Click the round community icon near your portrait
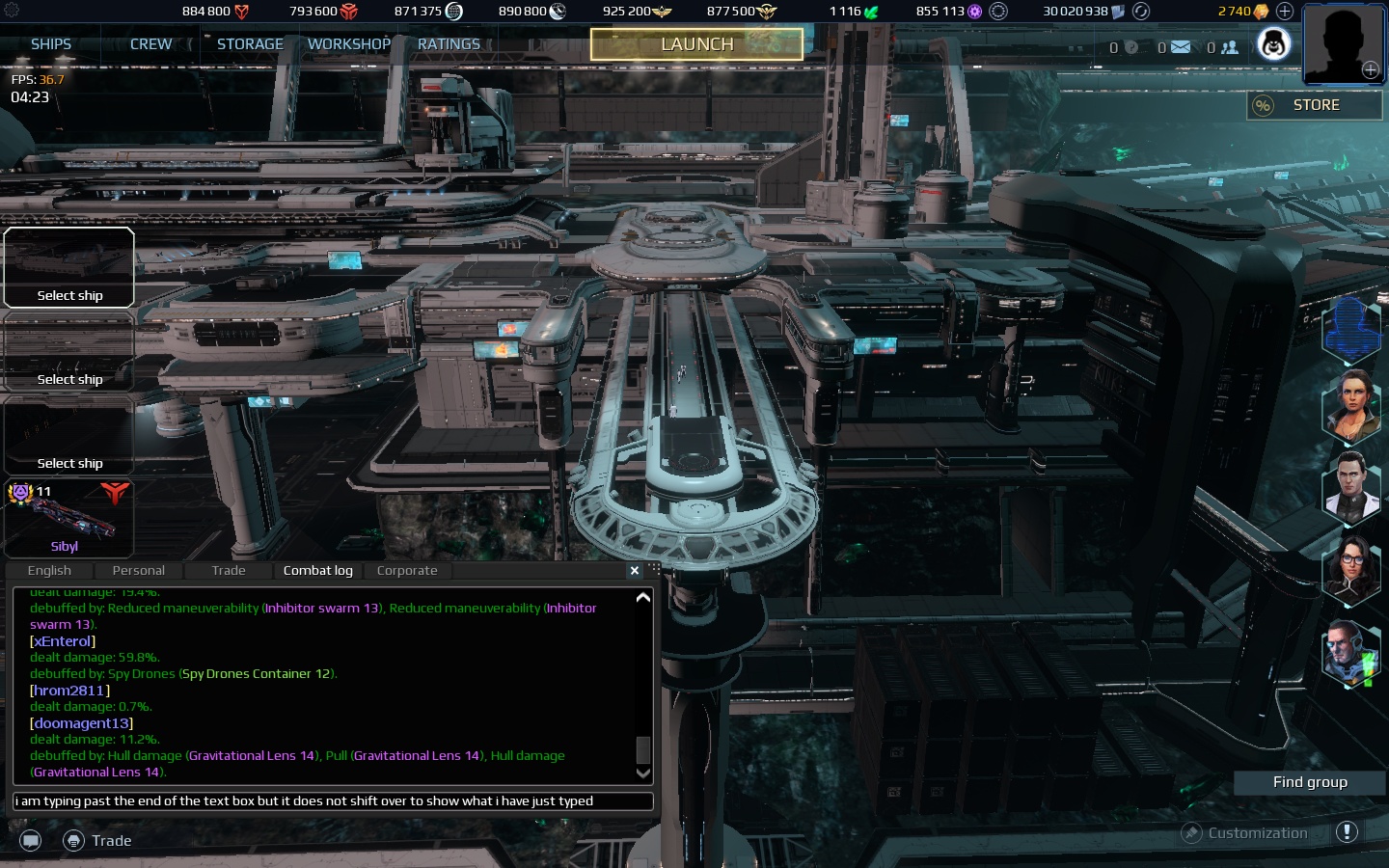The width and height of the screenshot is (1389, 868). click(1273, 43)
